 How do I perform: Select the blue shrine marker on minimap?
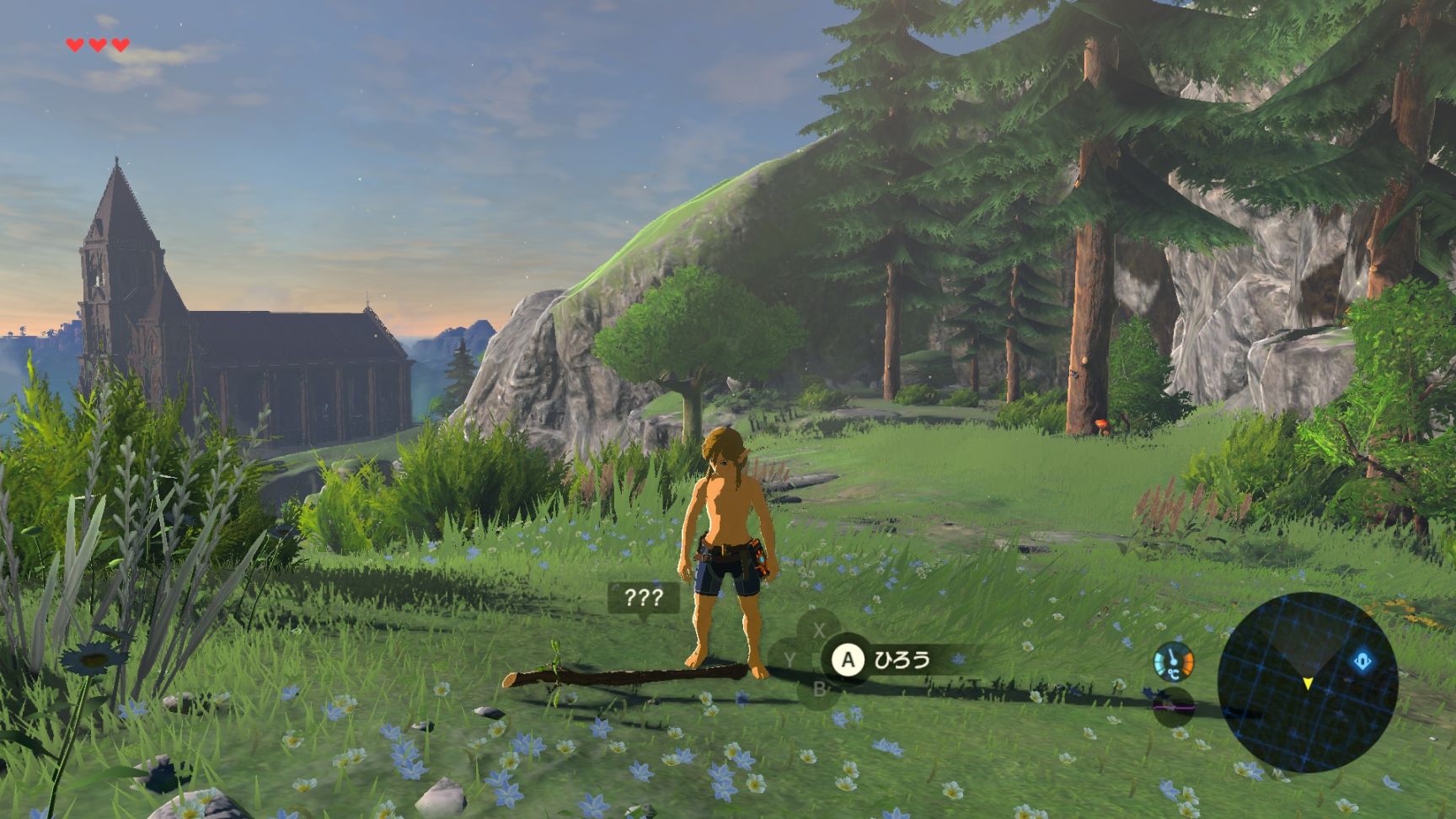click(1362, 661)
